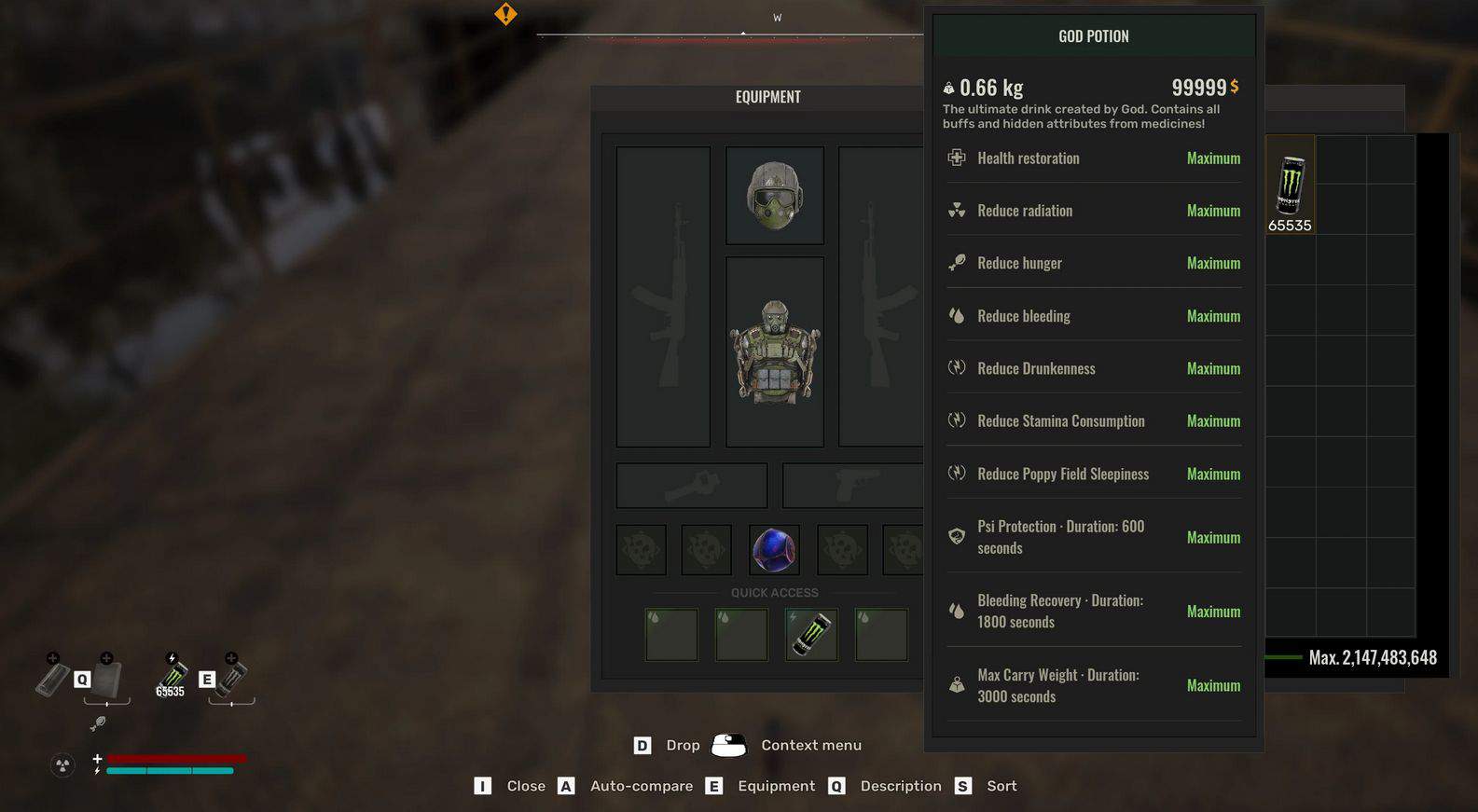The image size is (1478, 812).
Task: Select the blue artifact slot
Action: (x=774, y=550)
